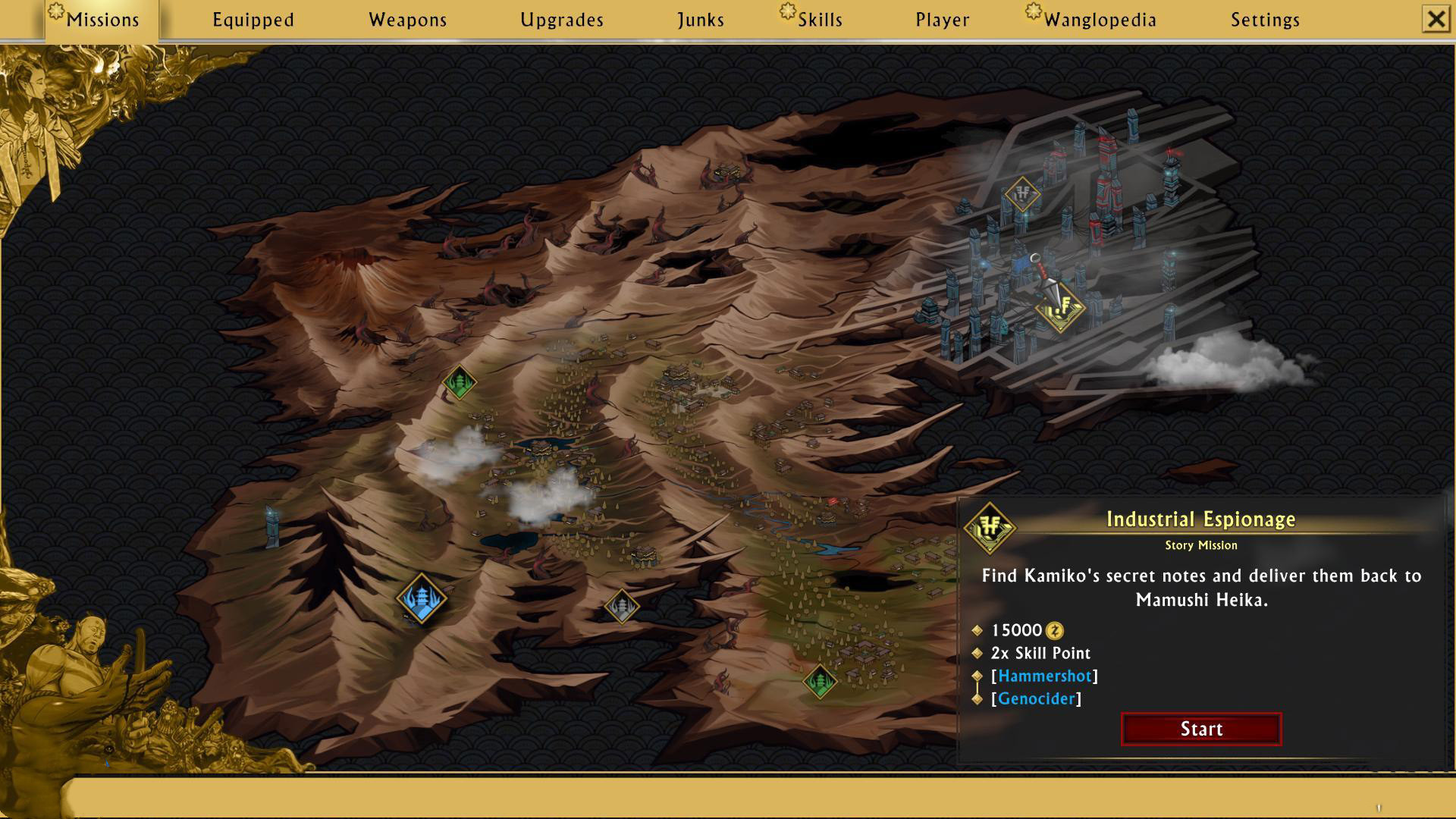Viewport: 1456px width, 819px height.
Task: Select the grey pagoda map marker
Action: coord(622,606)
